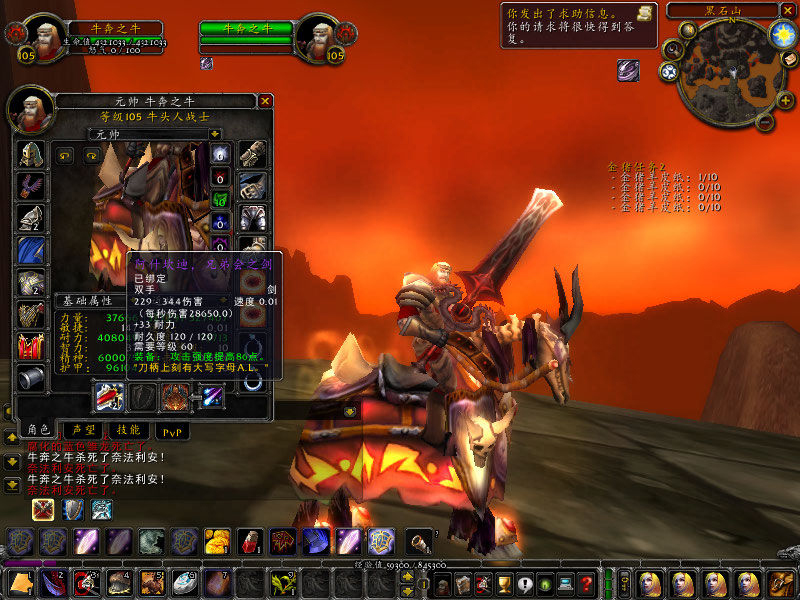
Task: Select the helmet equipment slot
Action: click(x=31, y=154)
